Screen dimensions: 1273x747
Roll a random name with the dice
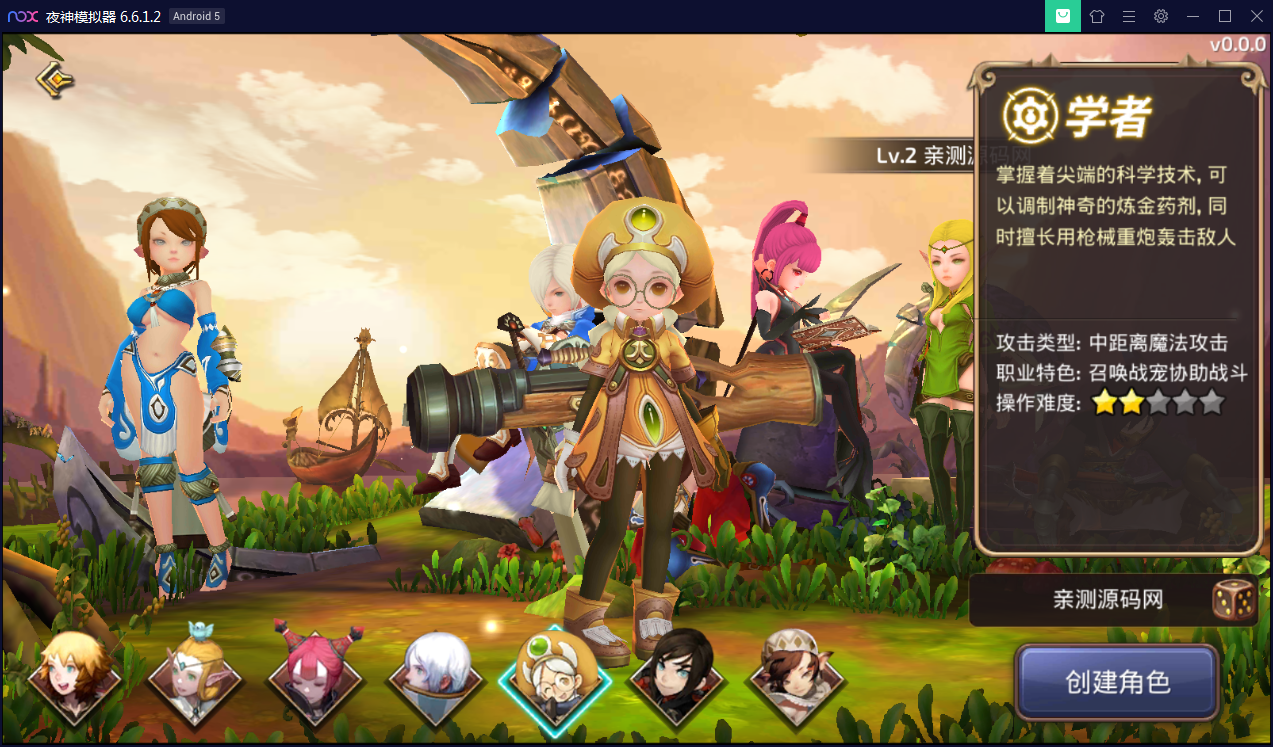1234,599
